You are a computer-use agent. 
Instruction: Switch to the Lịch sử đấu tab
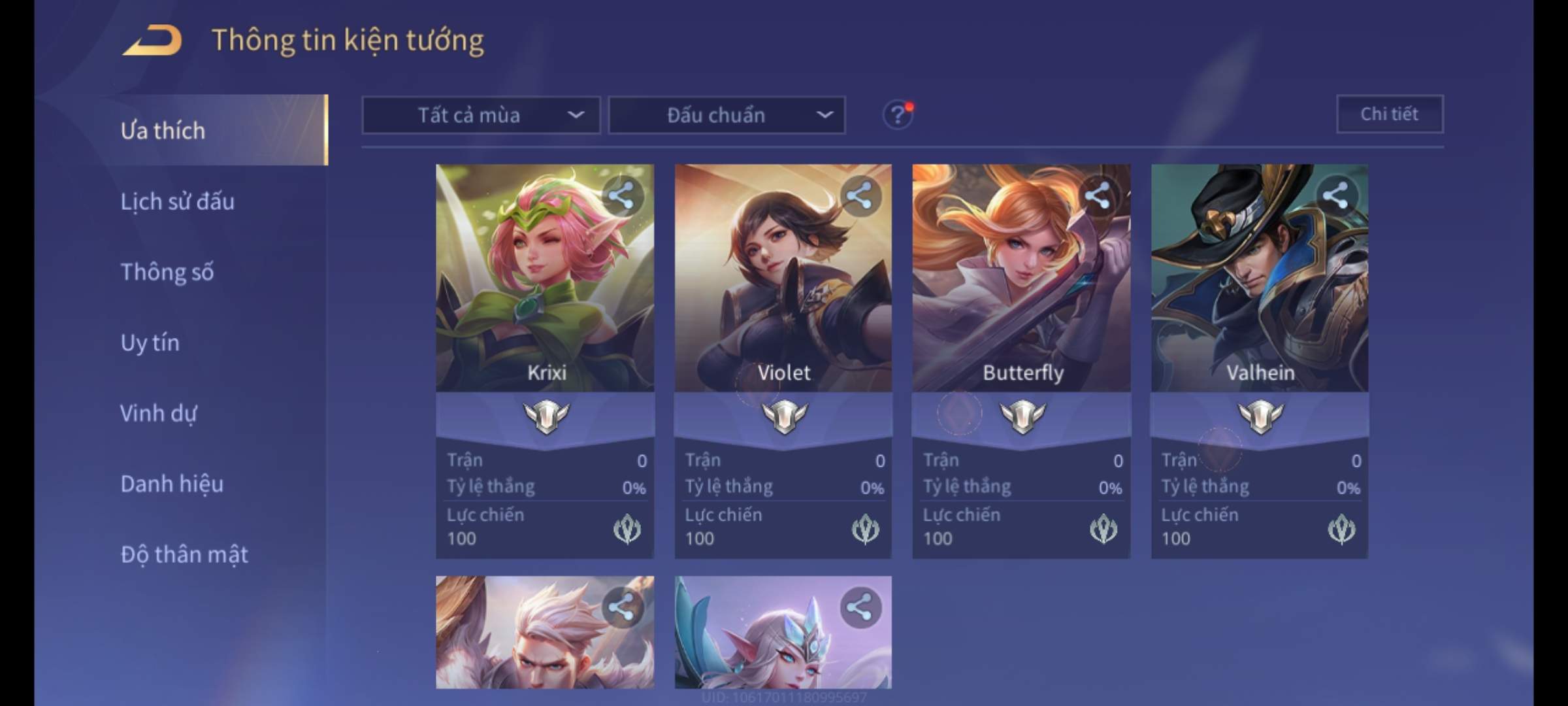point(177,201)
